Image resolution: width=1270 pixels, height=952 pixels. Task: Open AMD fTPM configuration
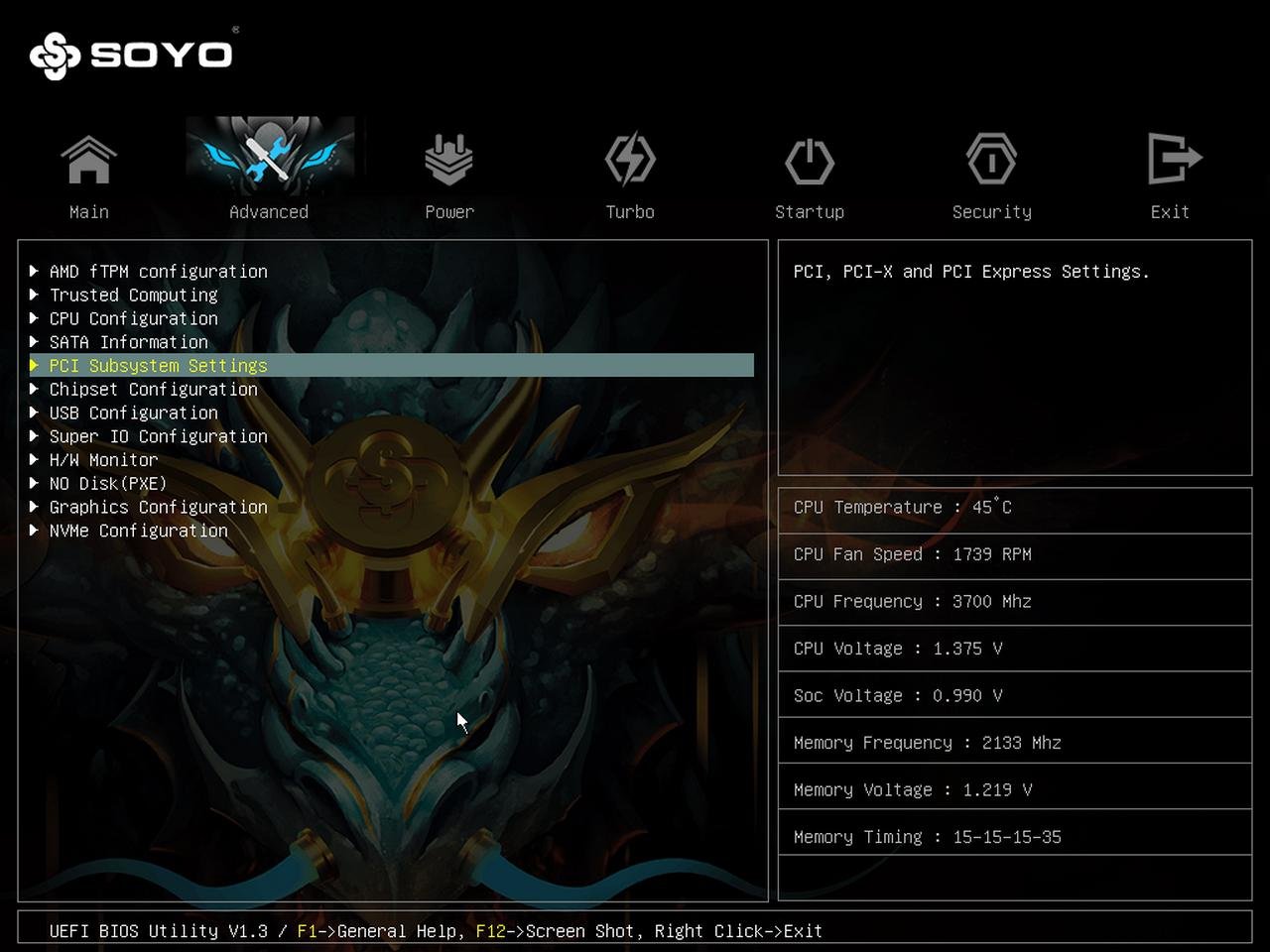[158, 271]
